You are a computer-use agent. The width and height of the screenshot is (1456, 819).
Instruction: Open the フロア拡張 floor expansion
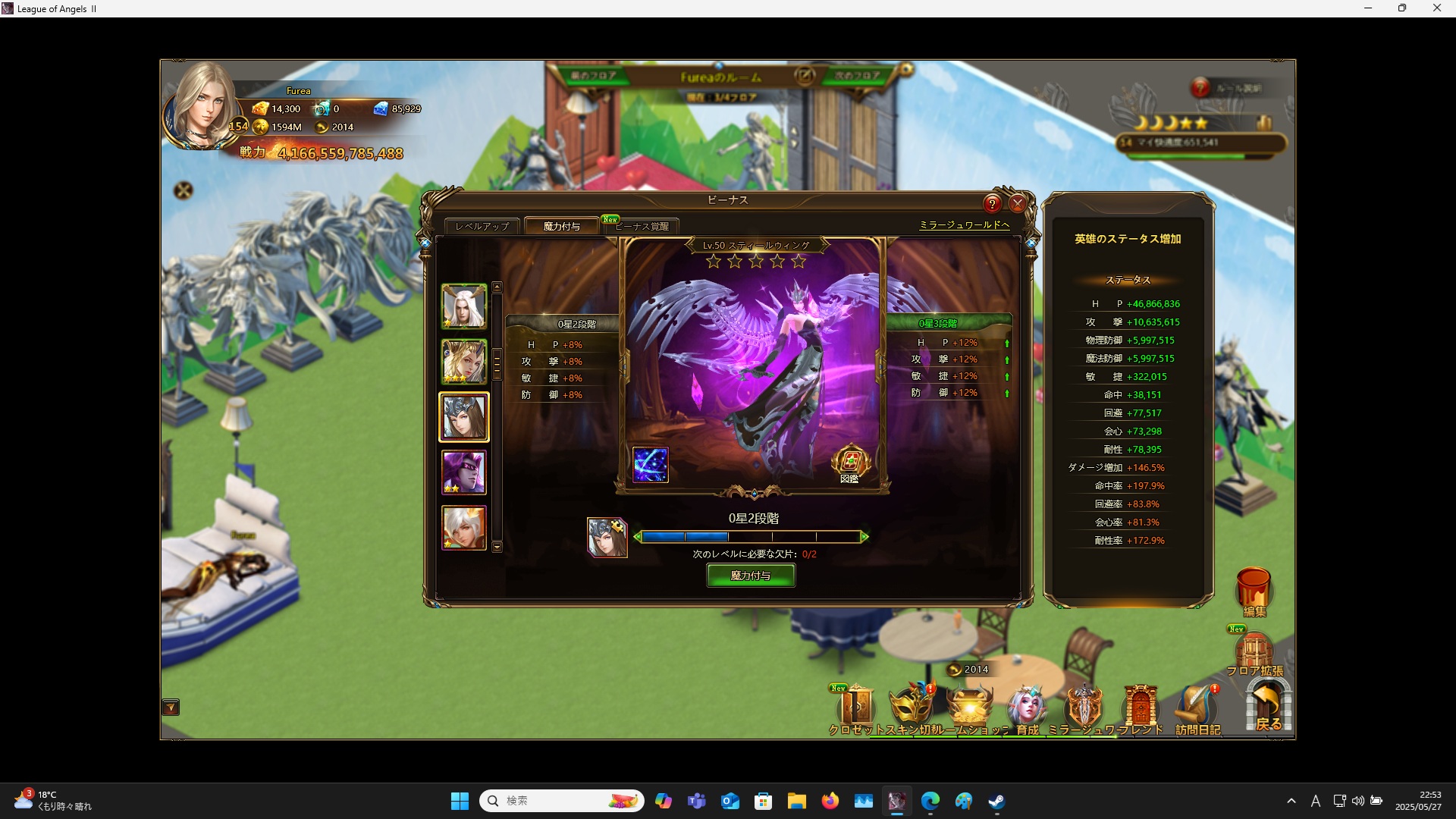(x=1254, y=654)
